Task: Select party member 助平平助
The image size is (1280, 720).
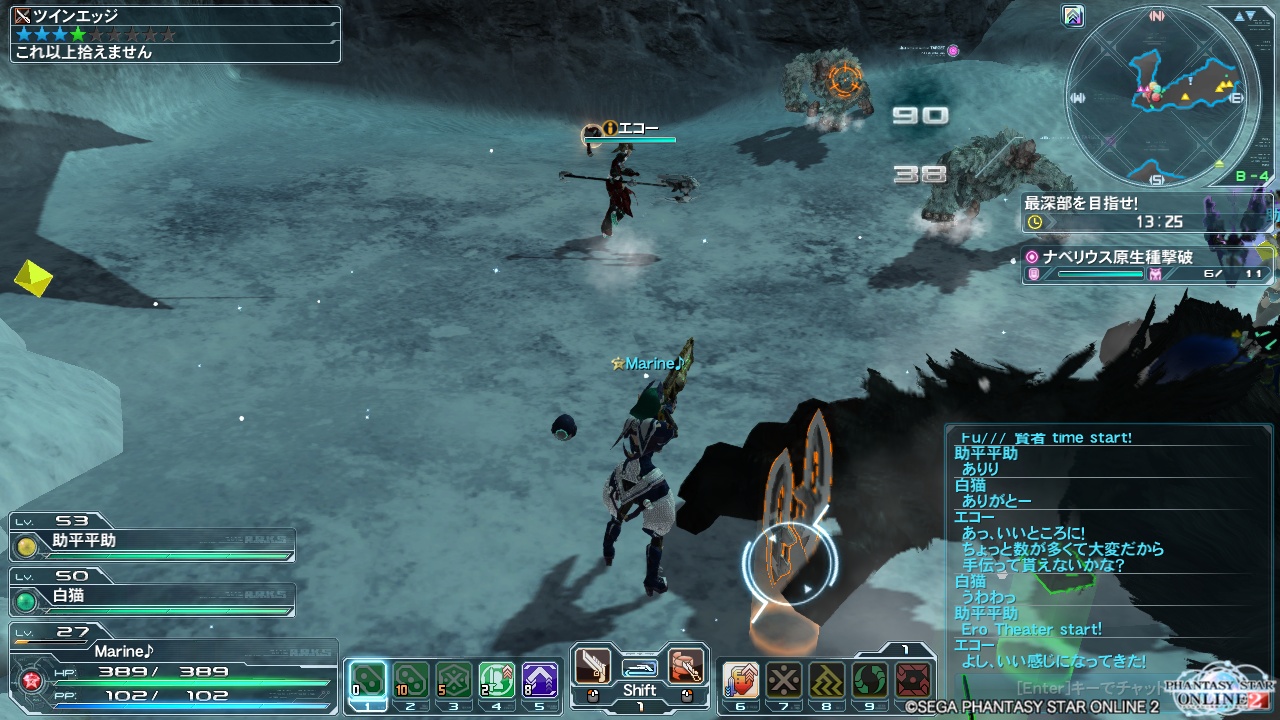Action: [152, 543]
